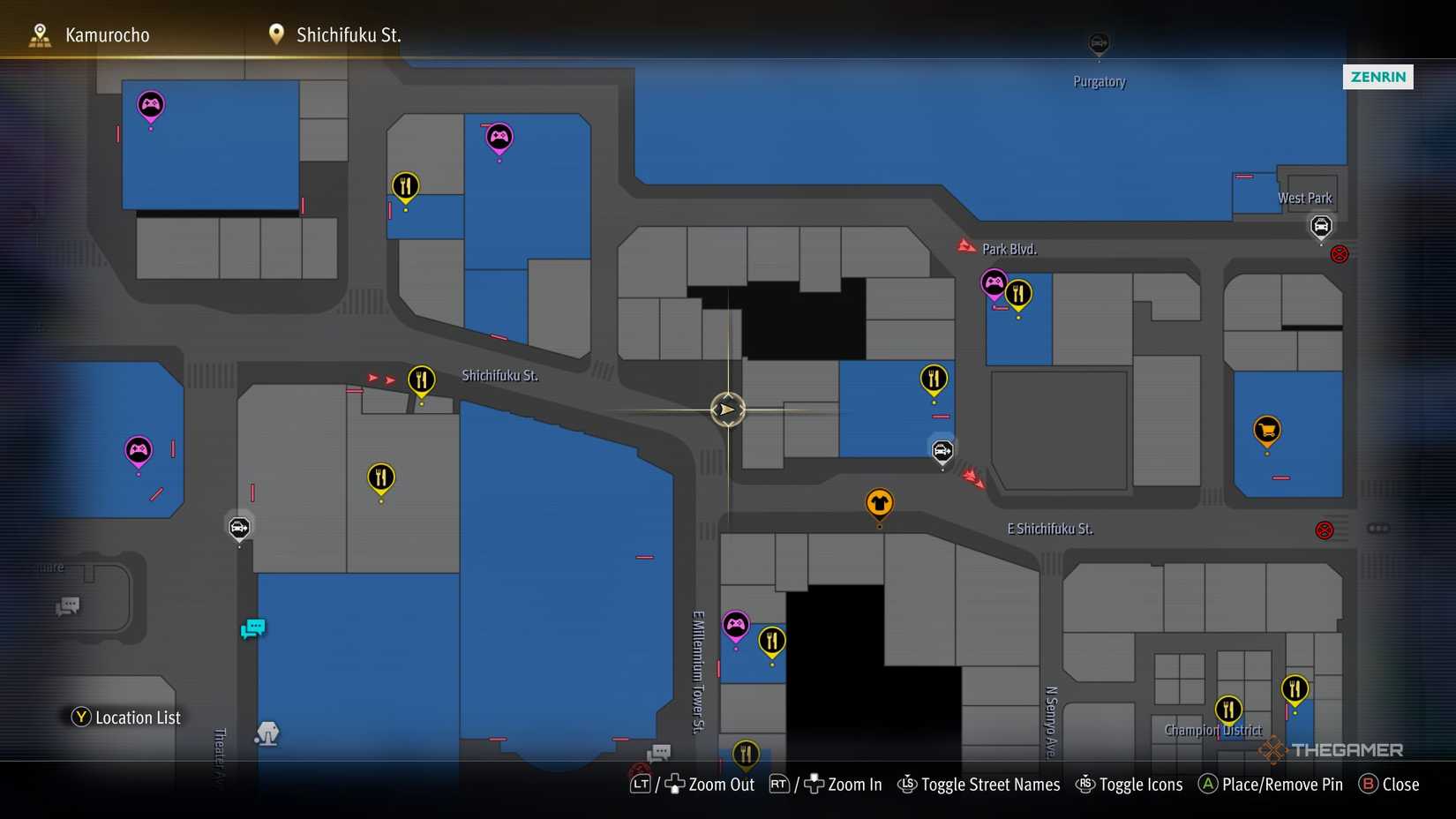The width and height of the screenshot is (1456, 819).
Task: Click the arcade pin in the top-left building
Action: (150, 105)
